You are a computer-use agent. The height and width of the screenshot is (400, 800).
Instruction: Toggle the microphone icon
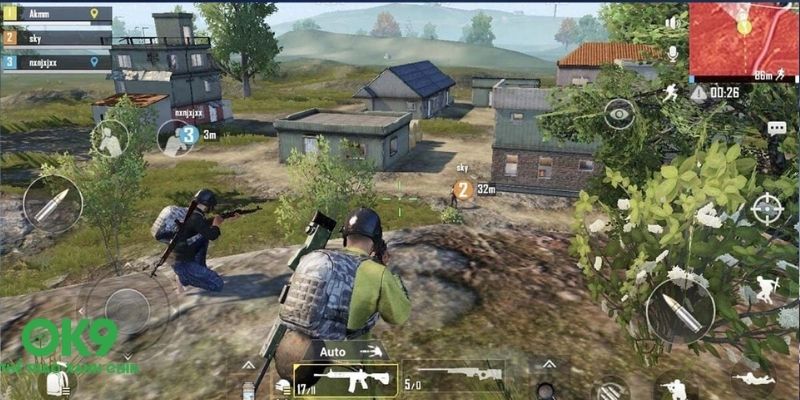(672, 52)
